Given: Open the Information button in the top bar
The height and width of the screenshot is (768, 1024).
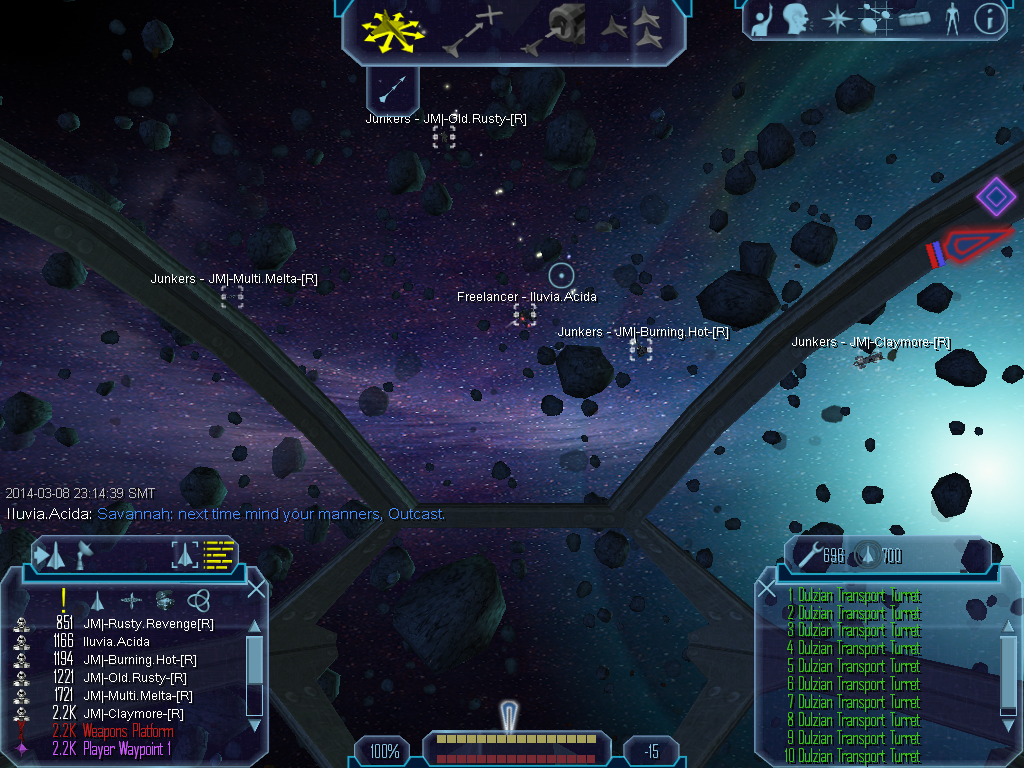Looking at the screenshot, I should click(988, 19).
